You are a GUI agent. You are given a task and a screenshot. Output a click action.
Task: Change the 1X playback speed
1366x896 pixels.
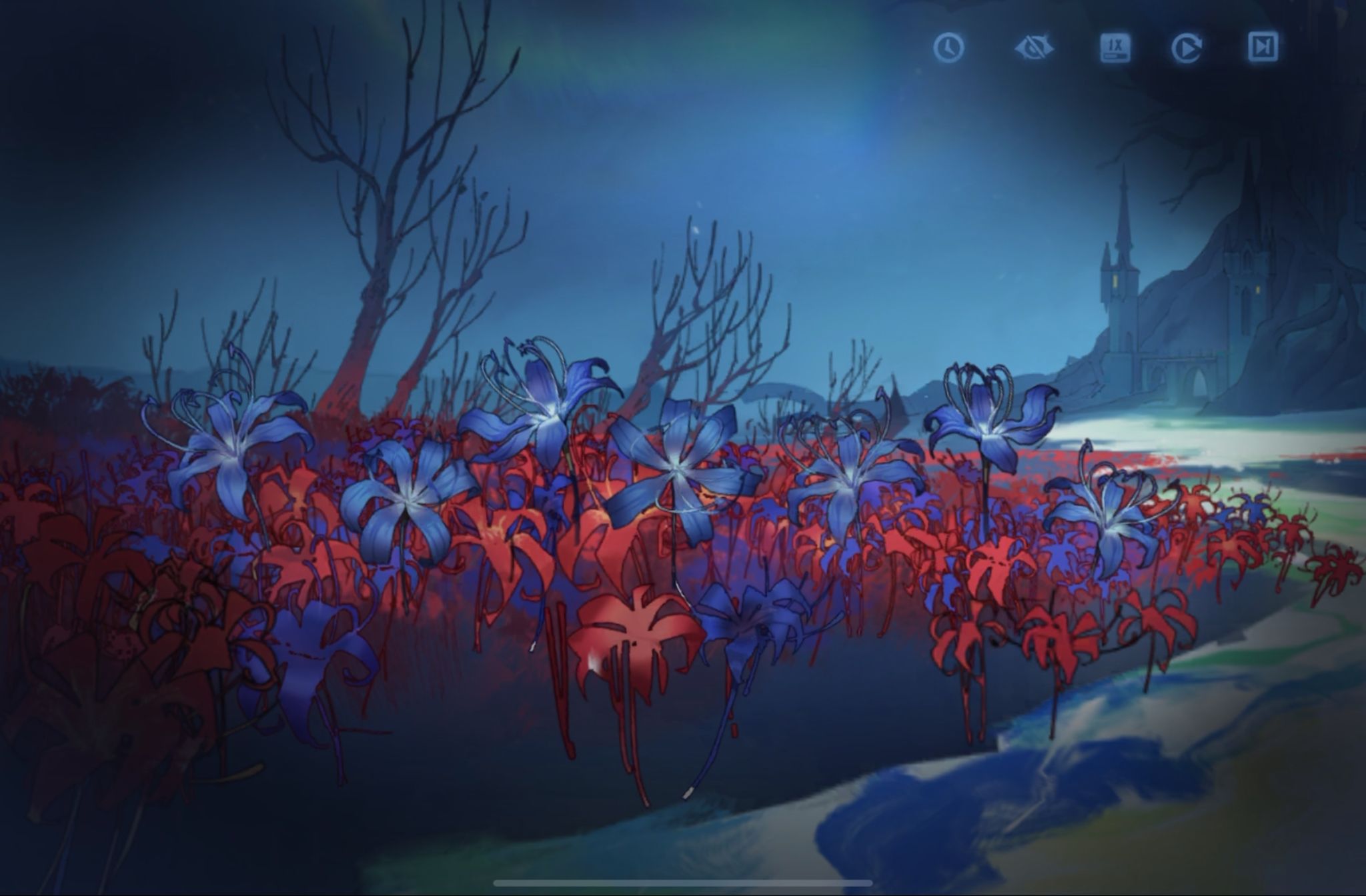point(1115,48)
